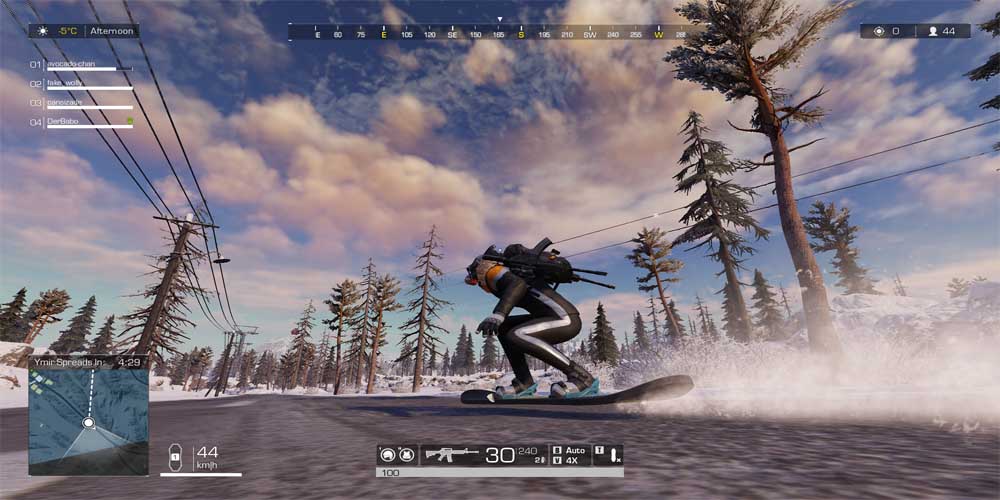Click the helmet armor icon

[x=386, y=455]
